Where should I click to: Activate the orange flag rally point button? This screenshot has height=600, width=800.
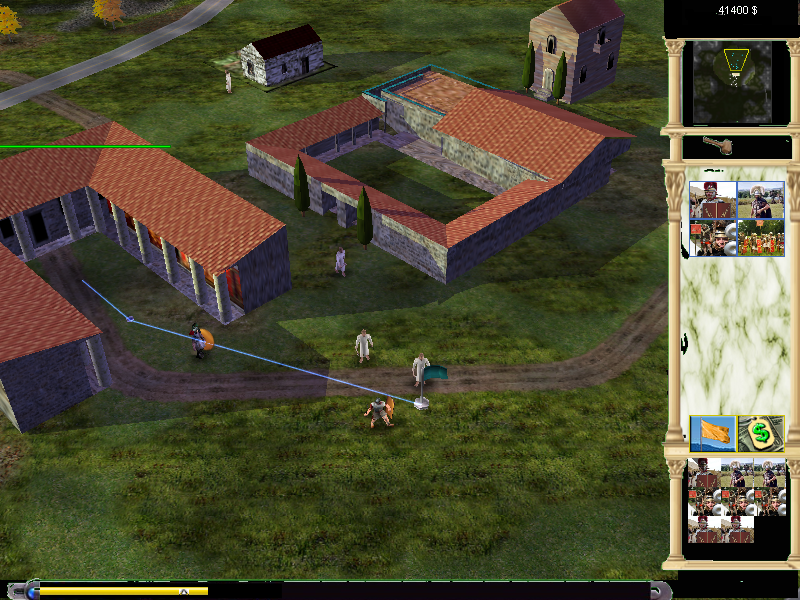pyautogui.click(x=713, y=434)
